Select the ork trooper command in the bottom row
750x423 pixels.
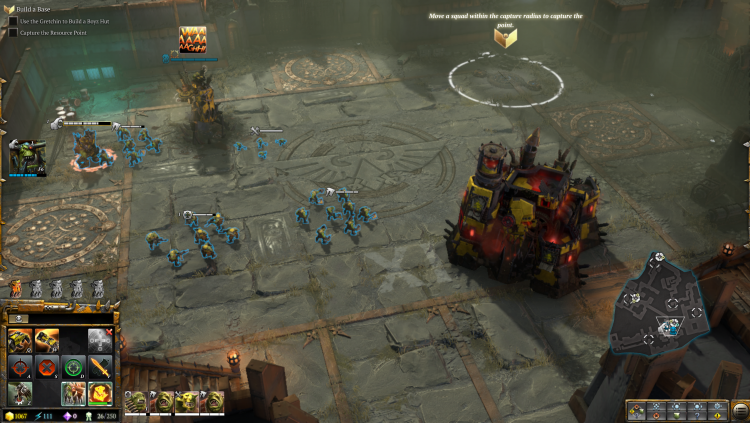tap(19, 392)
